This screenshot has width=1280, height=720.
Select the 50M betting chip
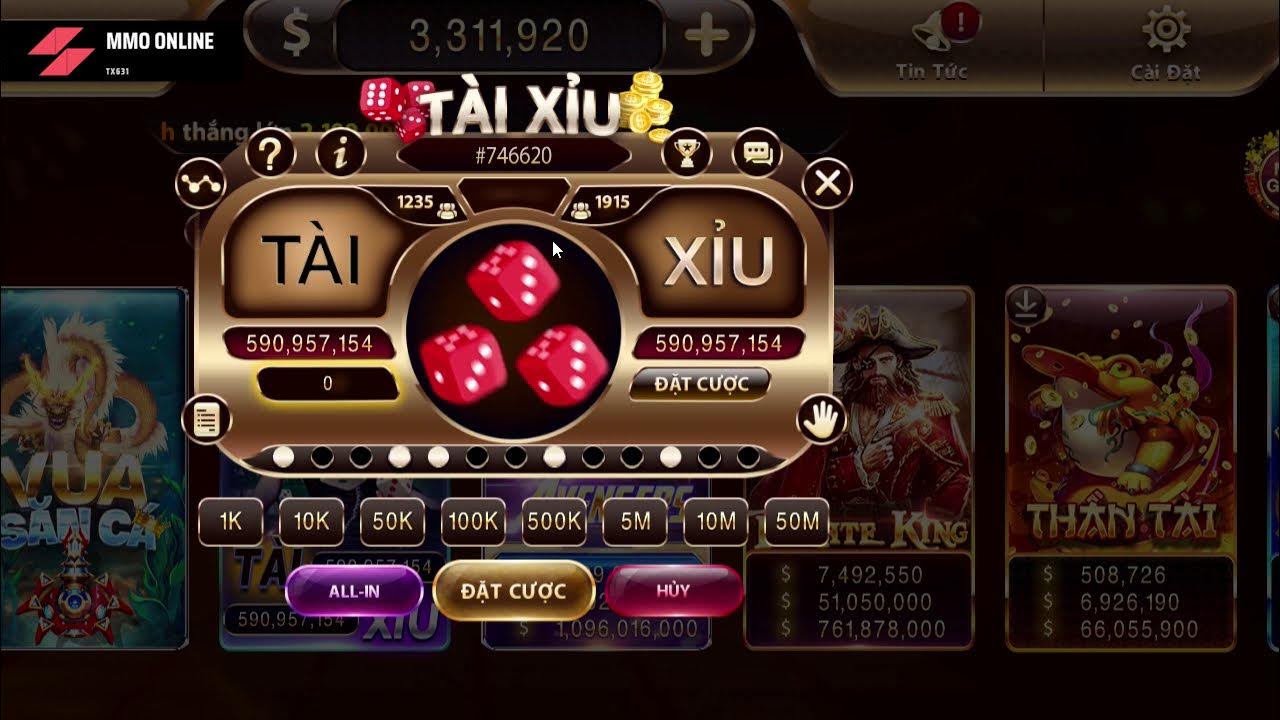click(x=795, y=521)
